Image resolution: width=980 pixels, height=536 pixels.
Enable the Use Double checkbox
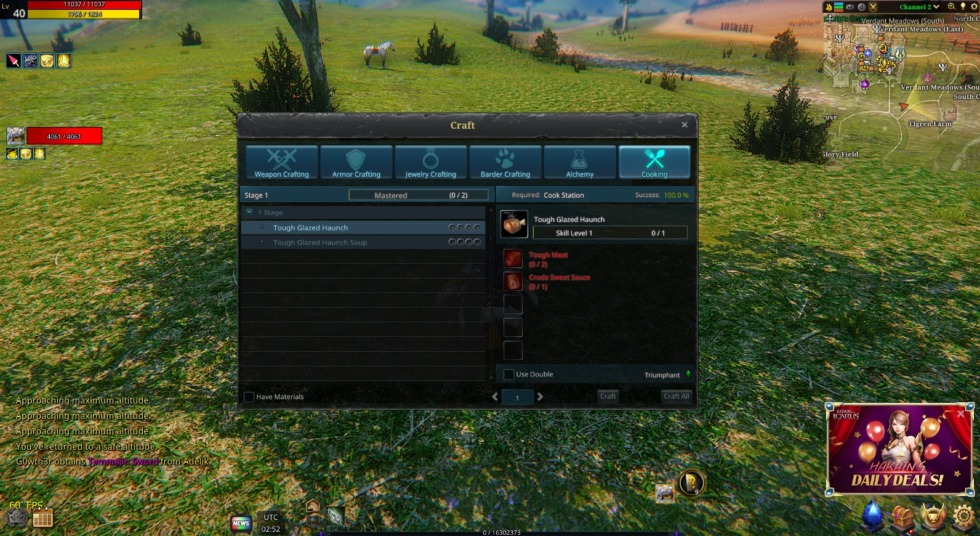pos(509,374)
